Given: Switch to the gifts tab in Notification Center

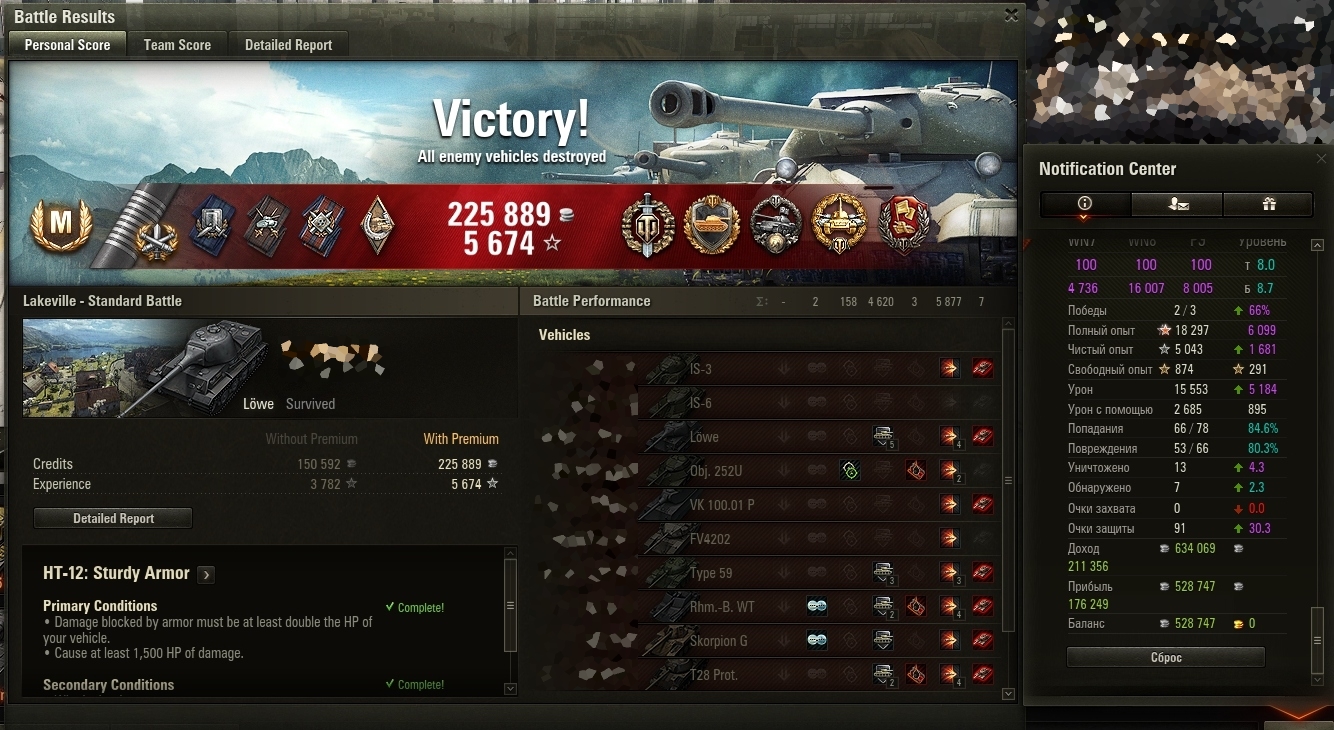Looking at the screenshot, I should 1268,204.
